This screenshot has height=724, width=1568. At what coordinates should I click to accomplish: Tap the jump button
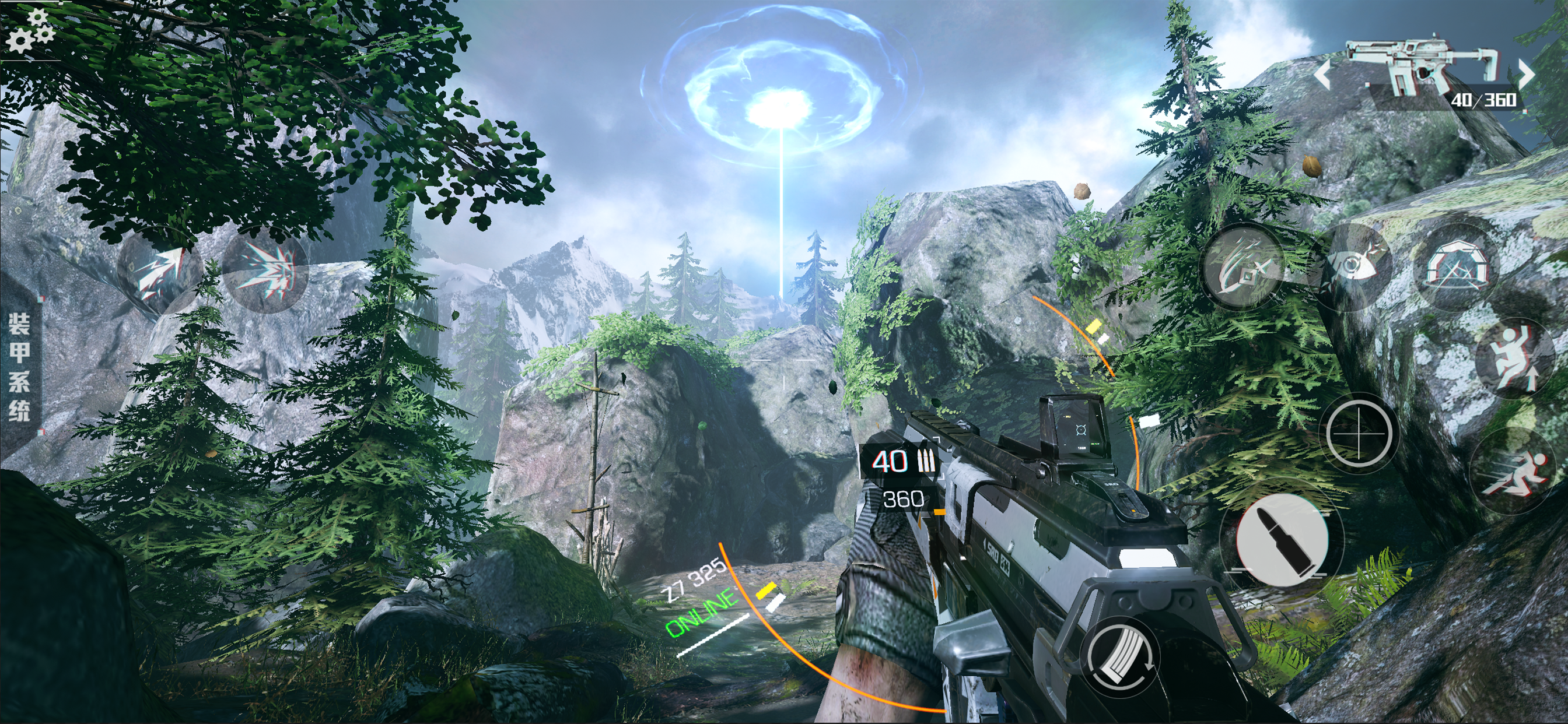(x=1515, y=359)
